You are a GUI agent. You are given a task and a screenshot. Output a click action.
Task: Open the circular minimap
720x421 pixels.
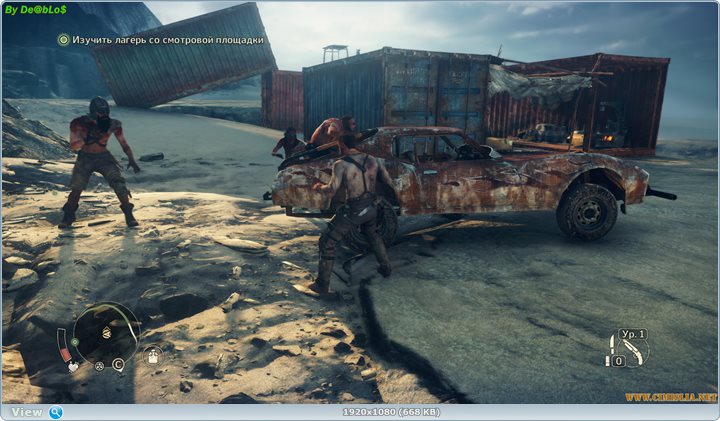tap(105, 333)
